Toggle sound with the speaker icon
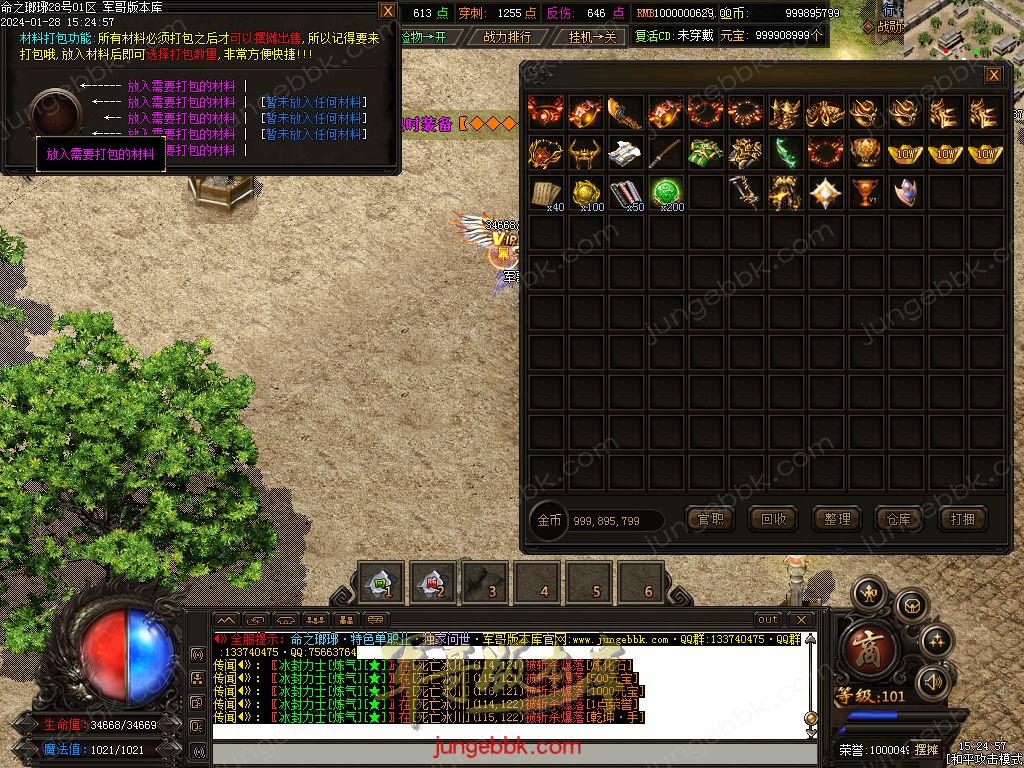Image resolution: width=1024 pixels, height=768 pixels. [x=932, y=682]
